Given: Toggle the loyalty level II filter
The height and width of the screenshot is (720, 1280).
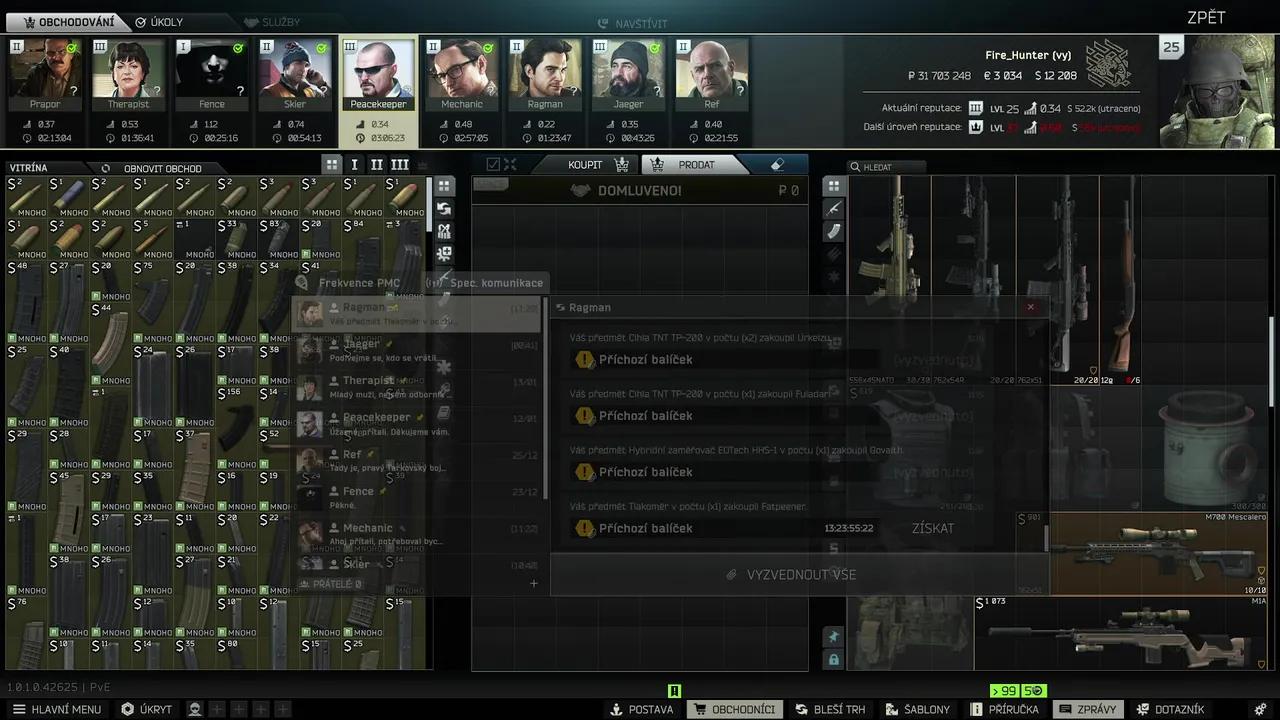Looking at the screenshot, I should point(376,164).
